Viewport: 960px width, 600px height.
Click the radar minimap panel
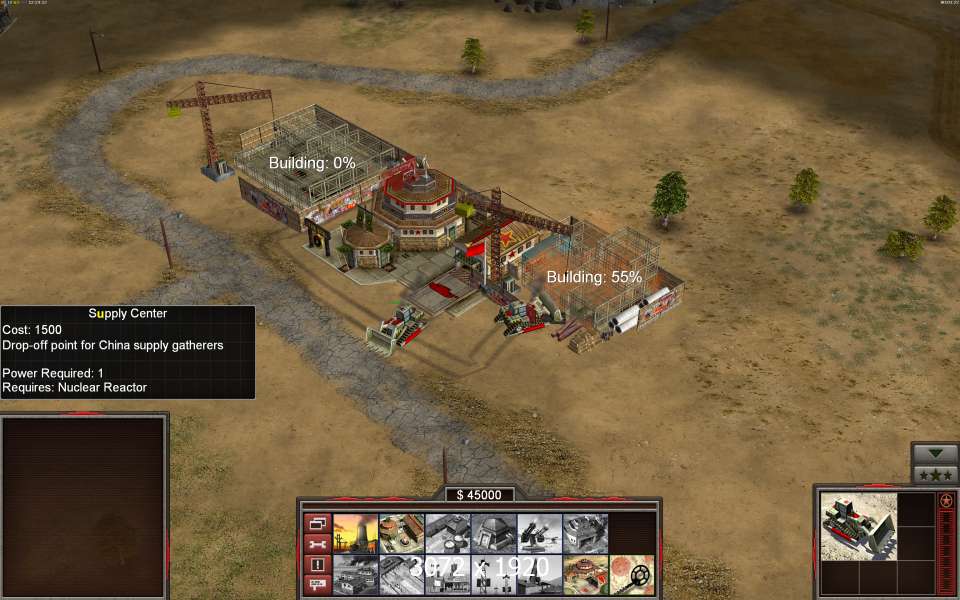click(x=84, y=505)
